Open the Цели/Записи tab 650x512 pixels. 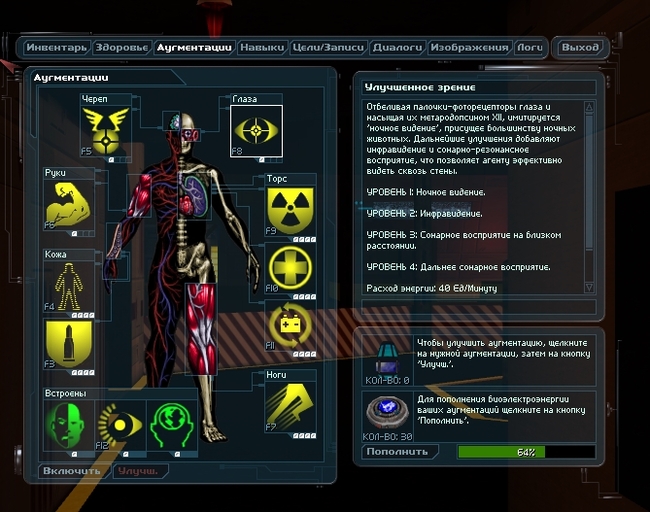click(x=328, y=47)
